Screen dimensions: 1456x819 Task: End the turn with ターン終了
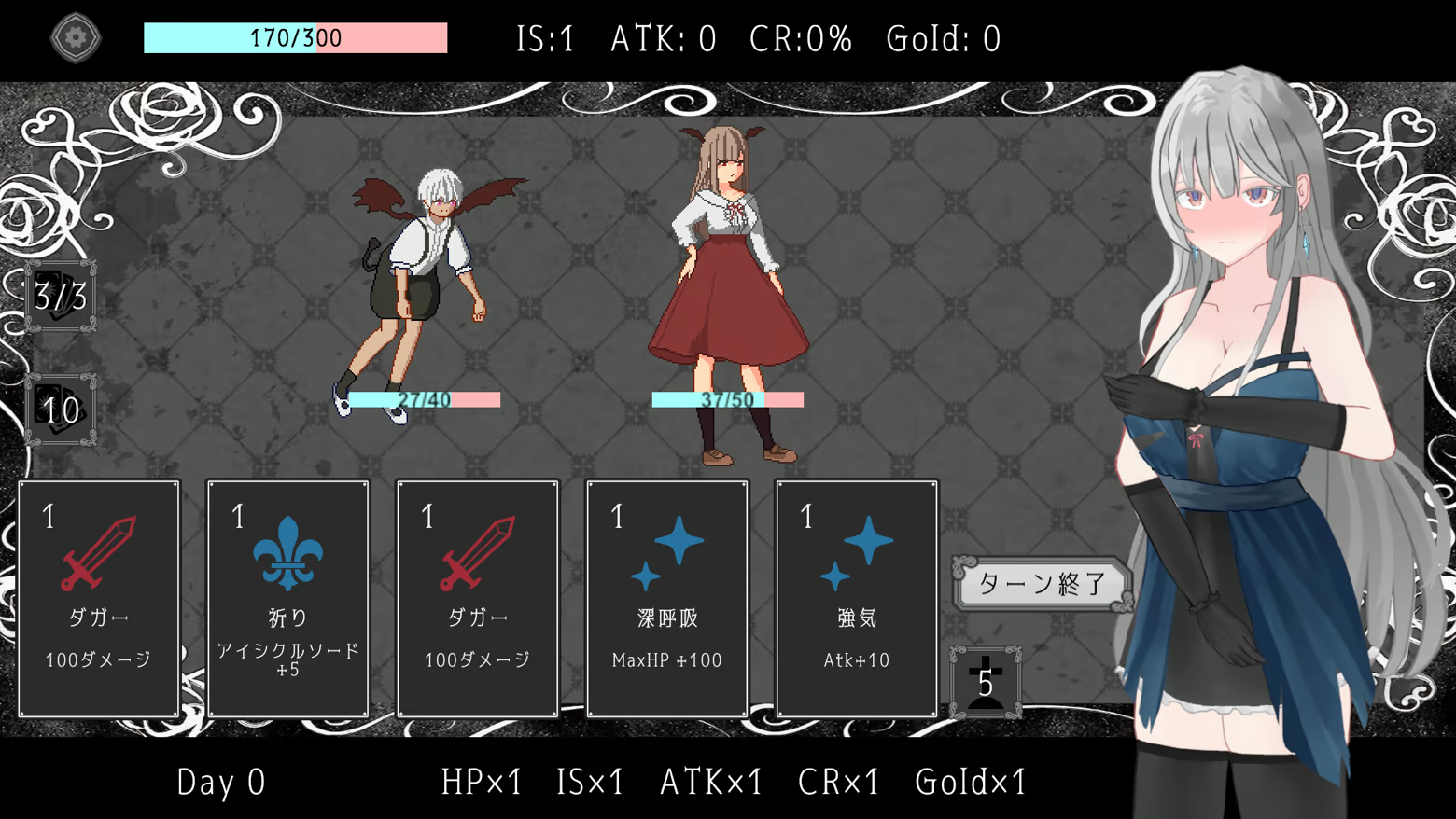1042,584
